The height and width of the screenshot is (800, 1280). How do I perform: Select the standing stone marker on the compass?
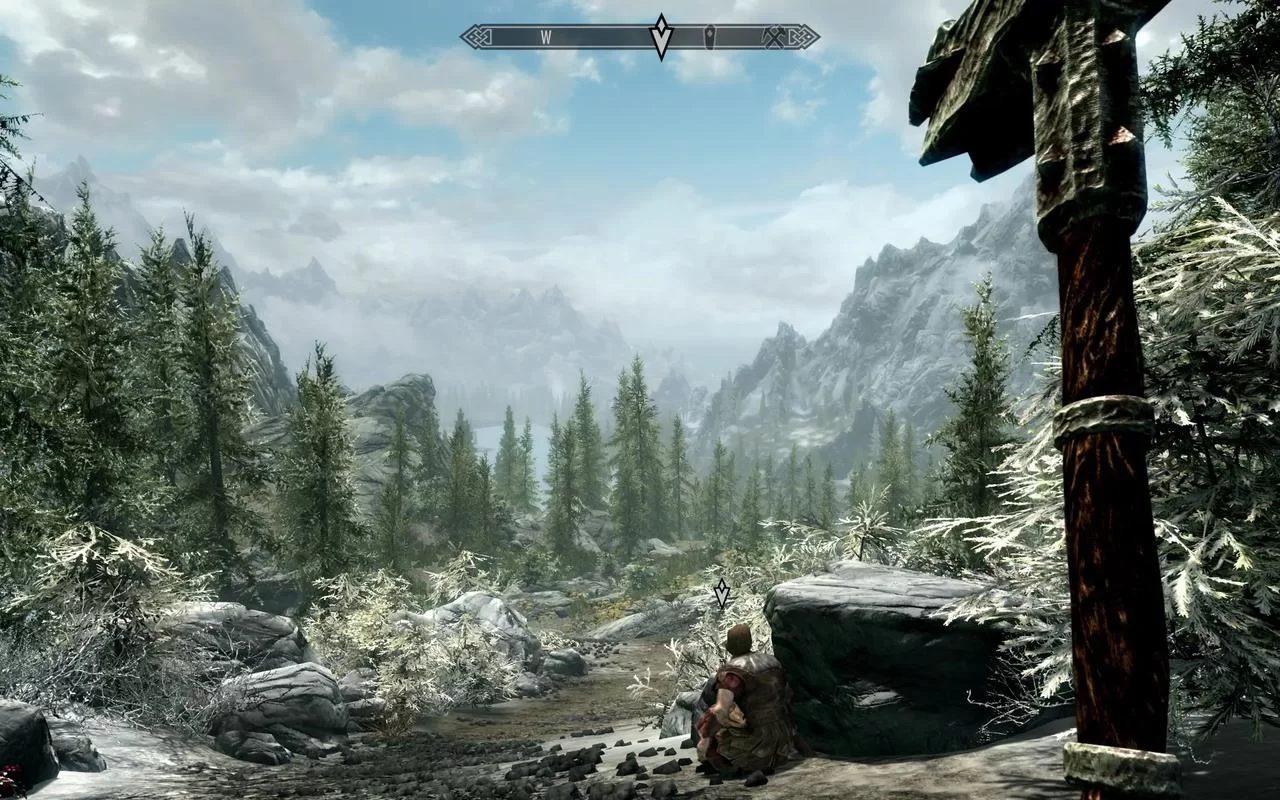pos(711,37)
